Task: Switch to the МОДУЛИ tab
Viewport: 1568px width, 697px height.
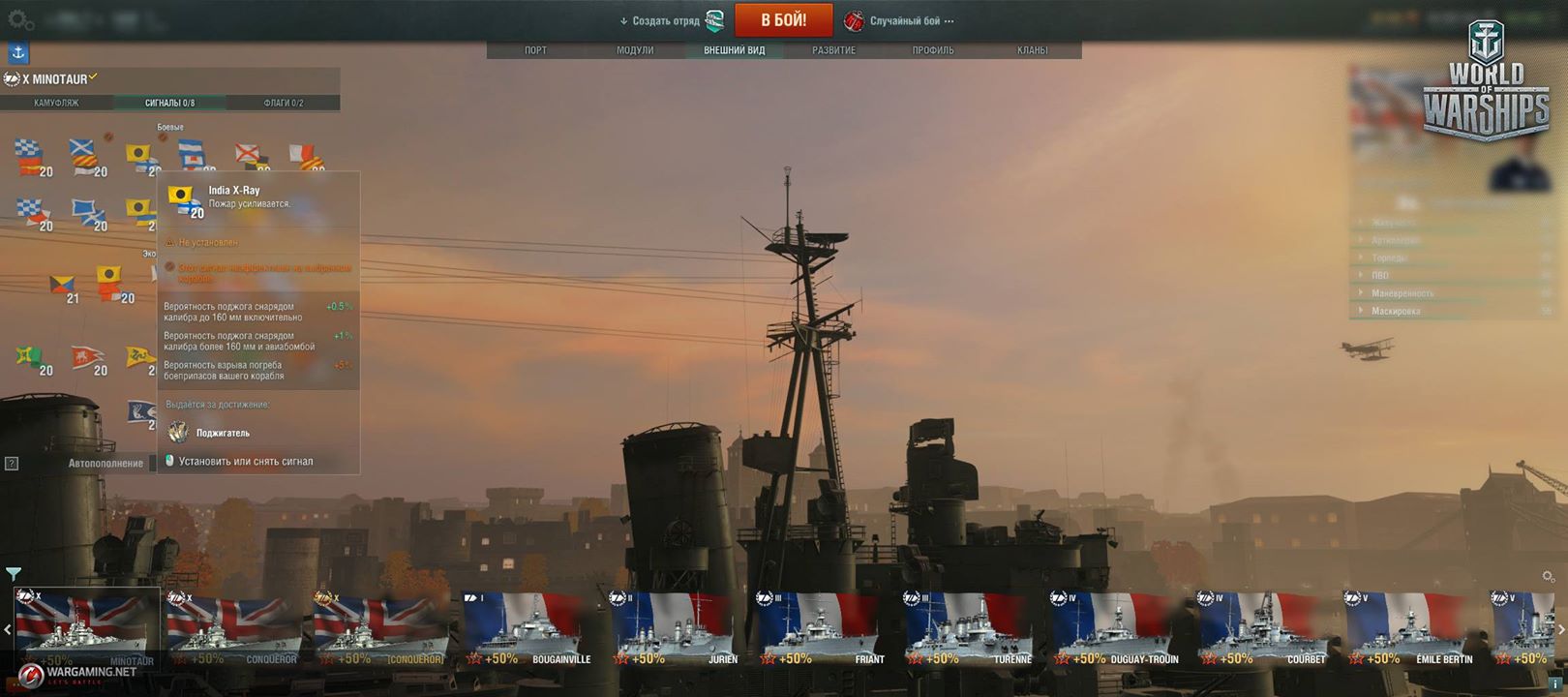Action: coord(635,50)
